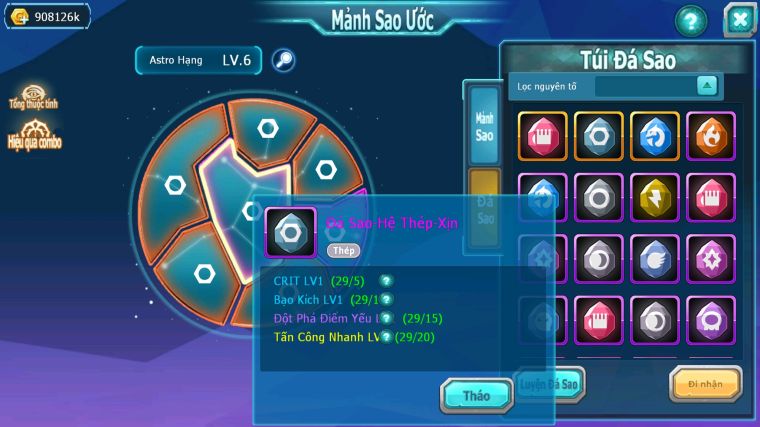The width and height of the screenshot is (760, 427).
Task: Open the Luyện Đá Sao refinement
Action: [548, 384]
